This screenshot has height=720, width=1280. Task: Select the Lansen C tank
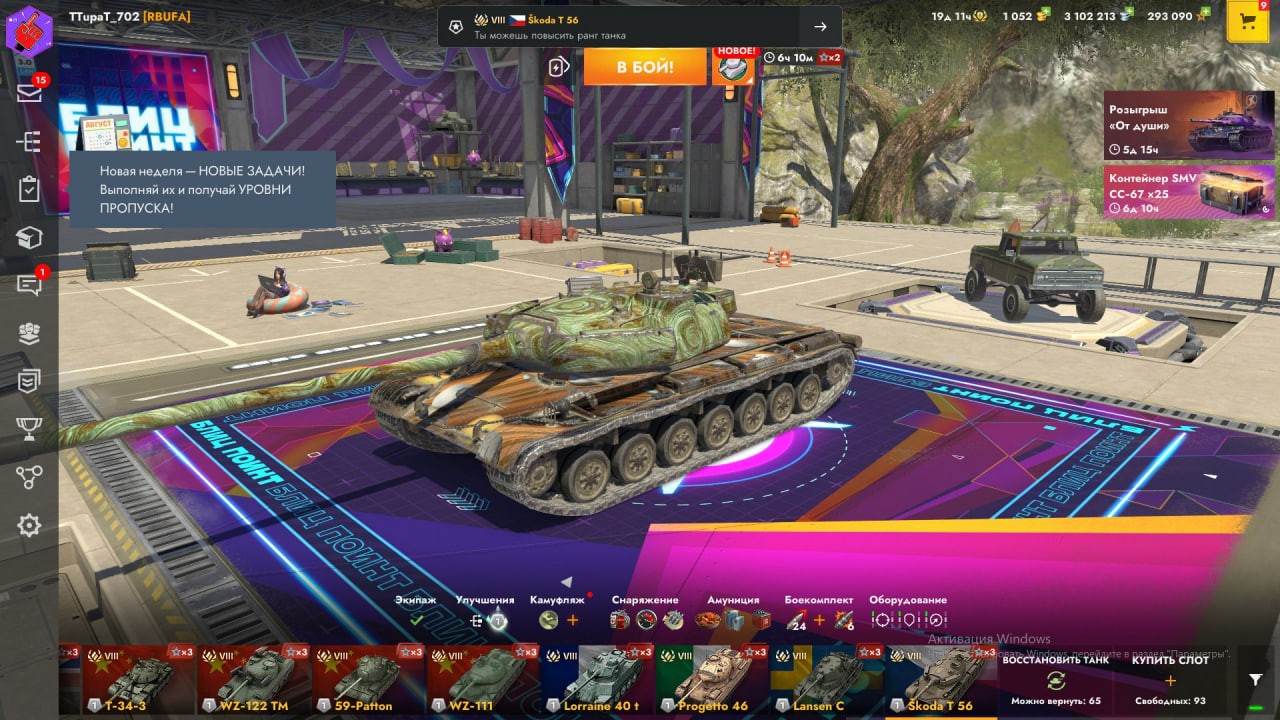tap(827, 680)
